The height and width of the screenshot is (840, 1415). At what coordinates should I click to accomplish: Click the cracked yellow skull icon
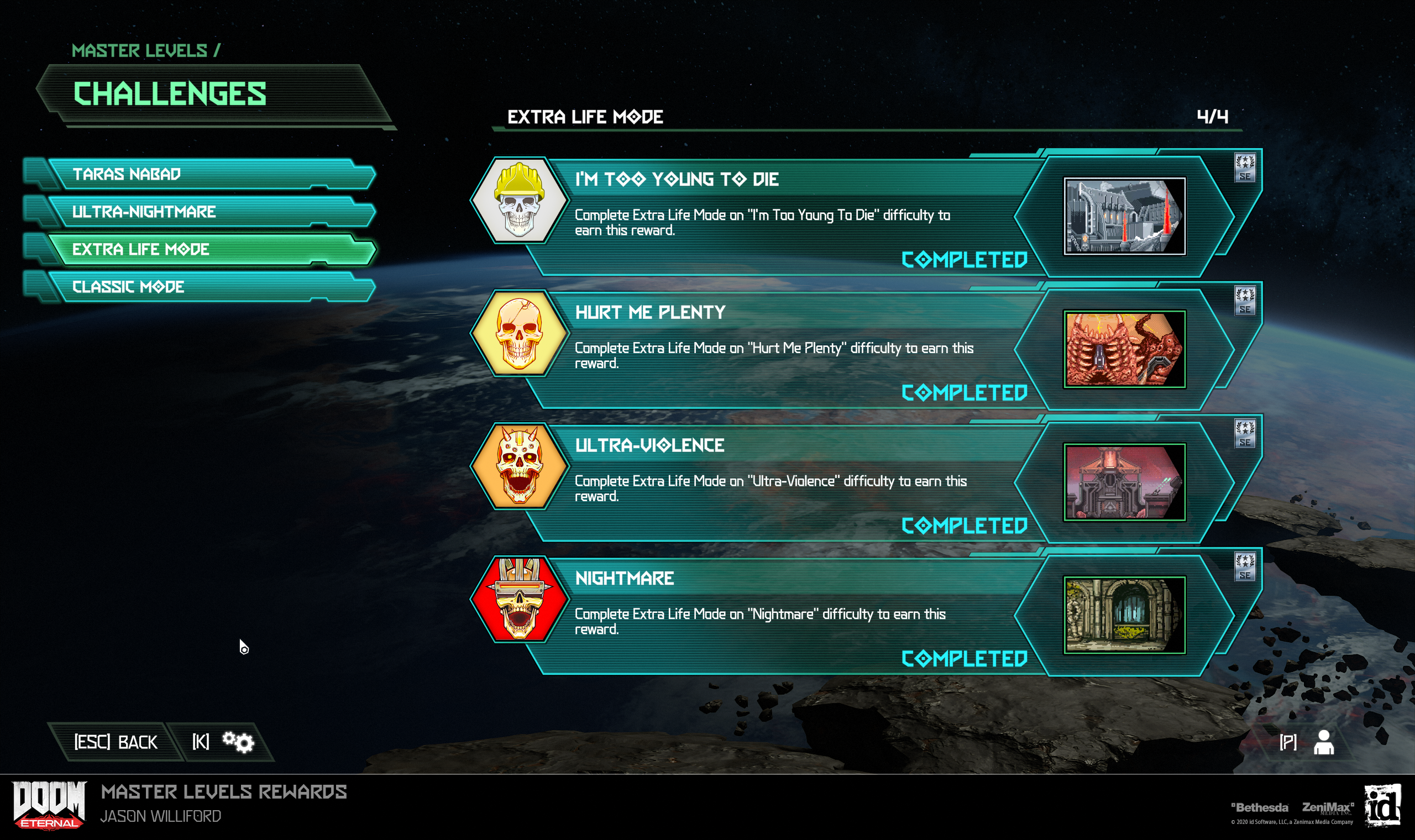point(519,333)
